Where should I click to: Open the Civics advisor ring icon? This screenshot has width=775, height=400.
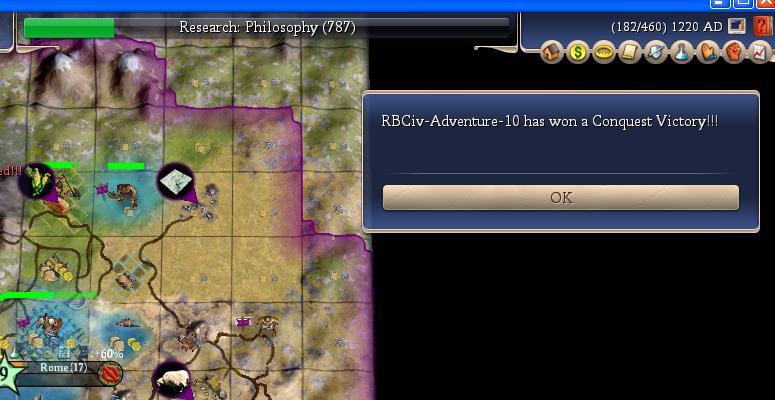[x=603, y=52]
